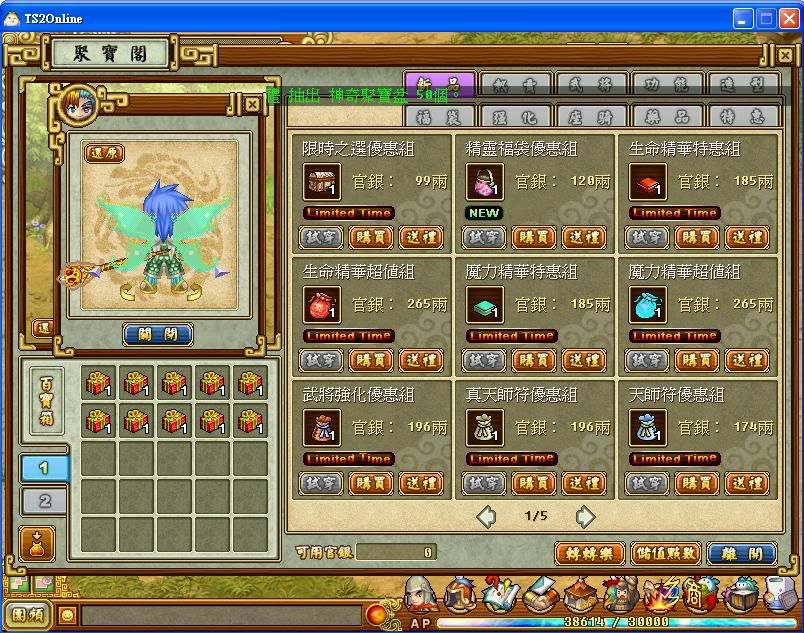The image size is (804, 633).
Task: Try on the 精靈福袋優惠組 item
Action: click(x=484, y=237)
